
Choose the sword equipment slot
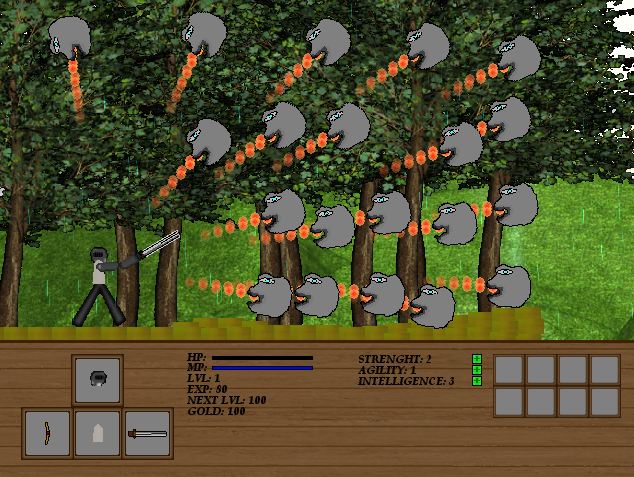pyautogui.click(x=147, y=433)
